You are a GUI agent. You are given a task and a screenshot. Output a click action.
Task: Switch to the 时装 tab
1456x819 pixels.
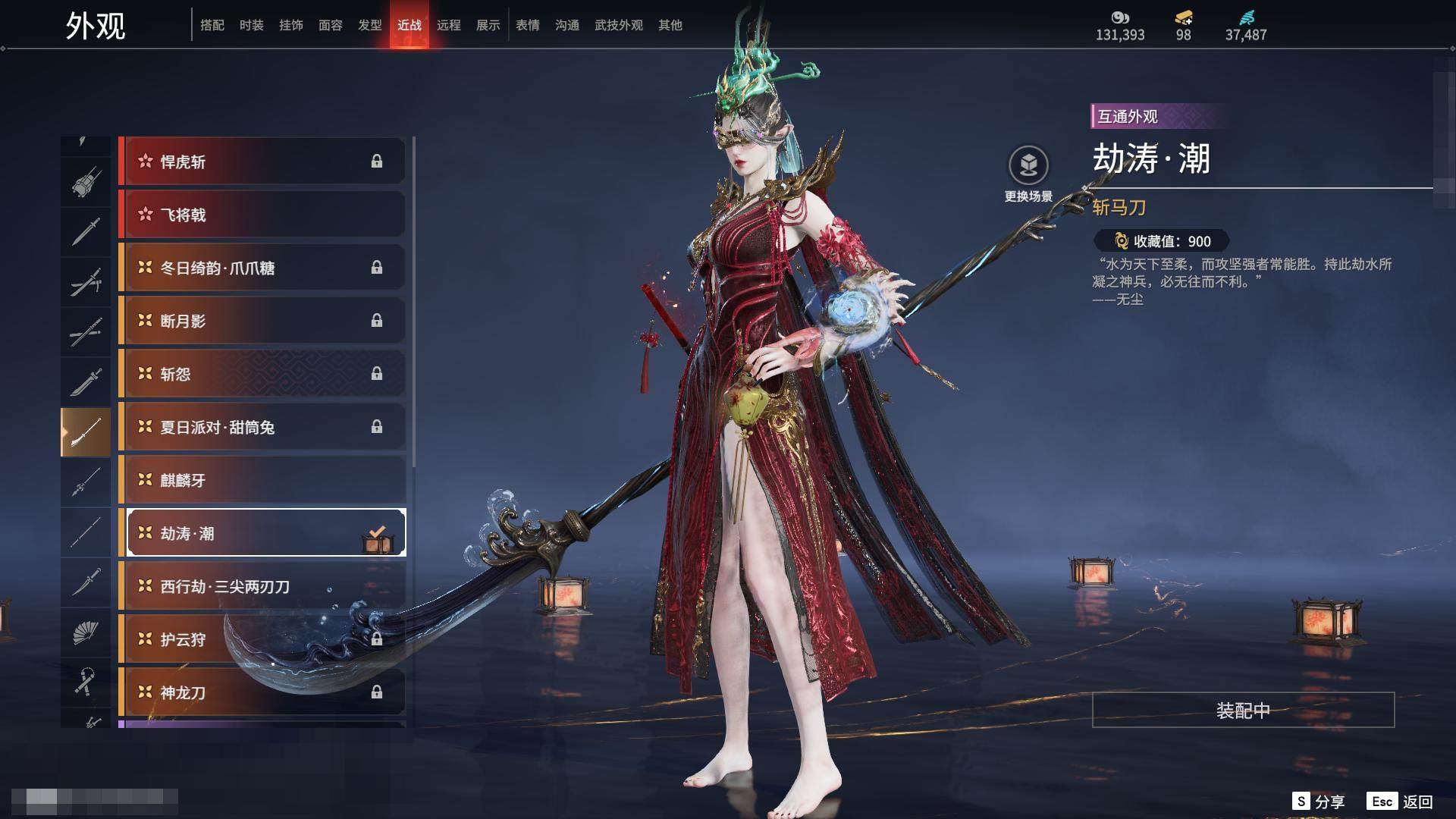click(x=251, y=25)
